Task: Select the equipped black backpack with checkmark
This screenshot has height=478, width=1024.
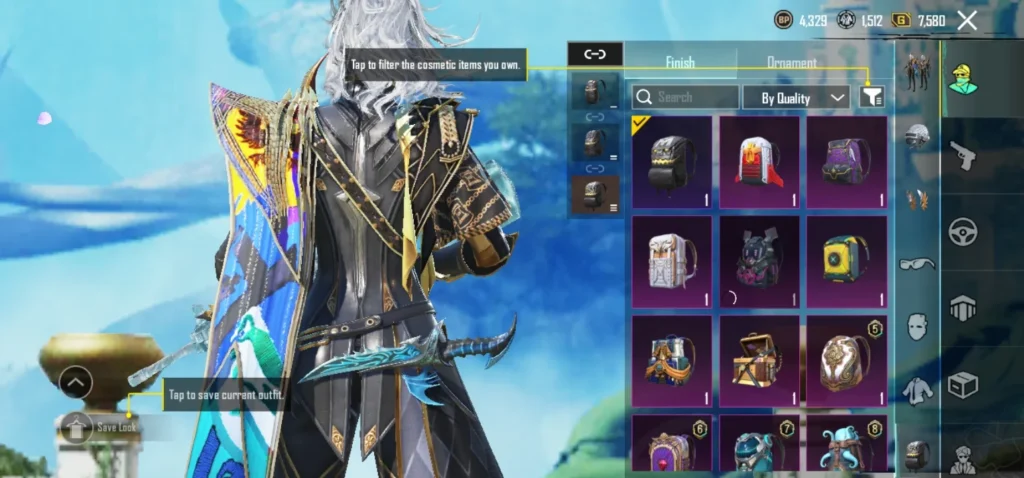Action: click(x=672, y=161)
